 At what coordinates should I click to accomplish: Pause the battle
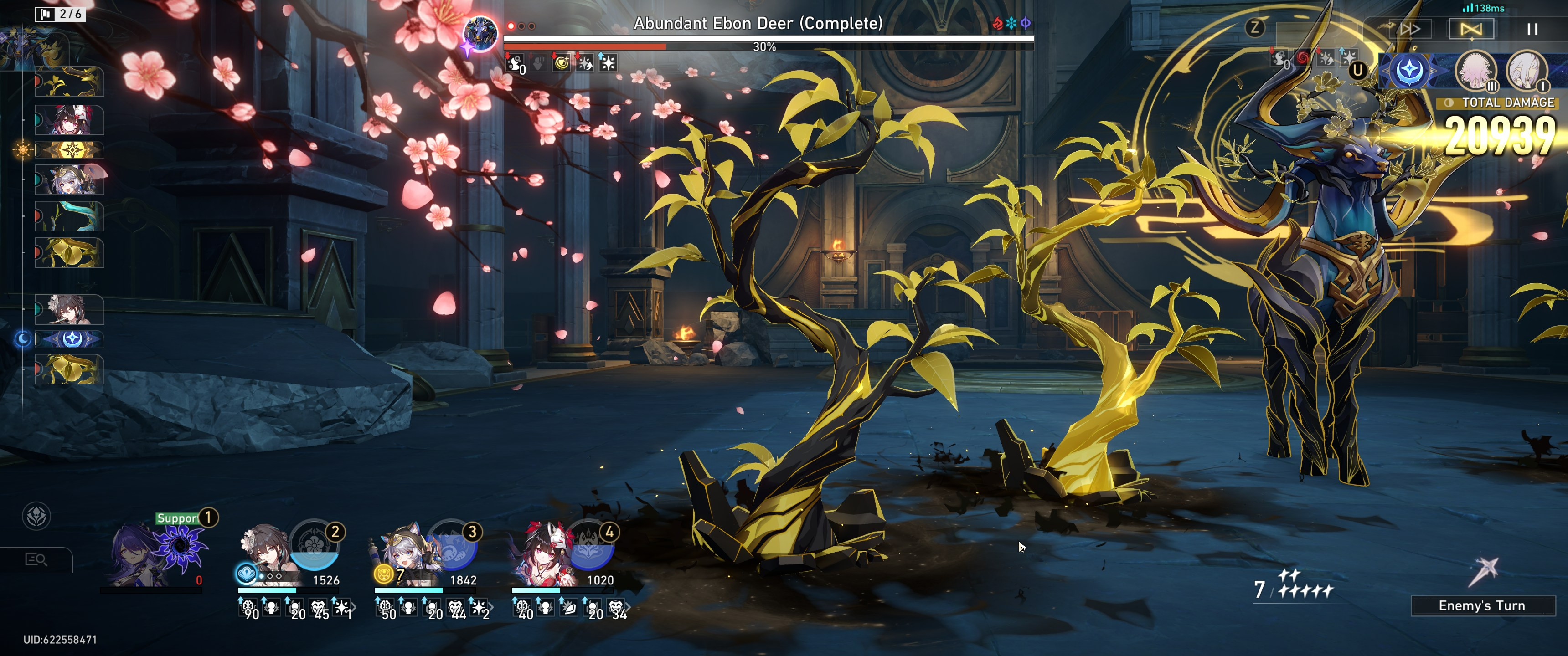(x=1532, y=29)
